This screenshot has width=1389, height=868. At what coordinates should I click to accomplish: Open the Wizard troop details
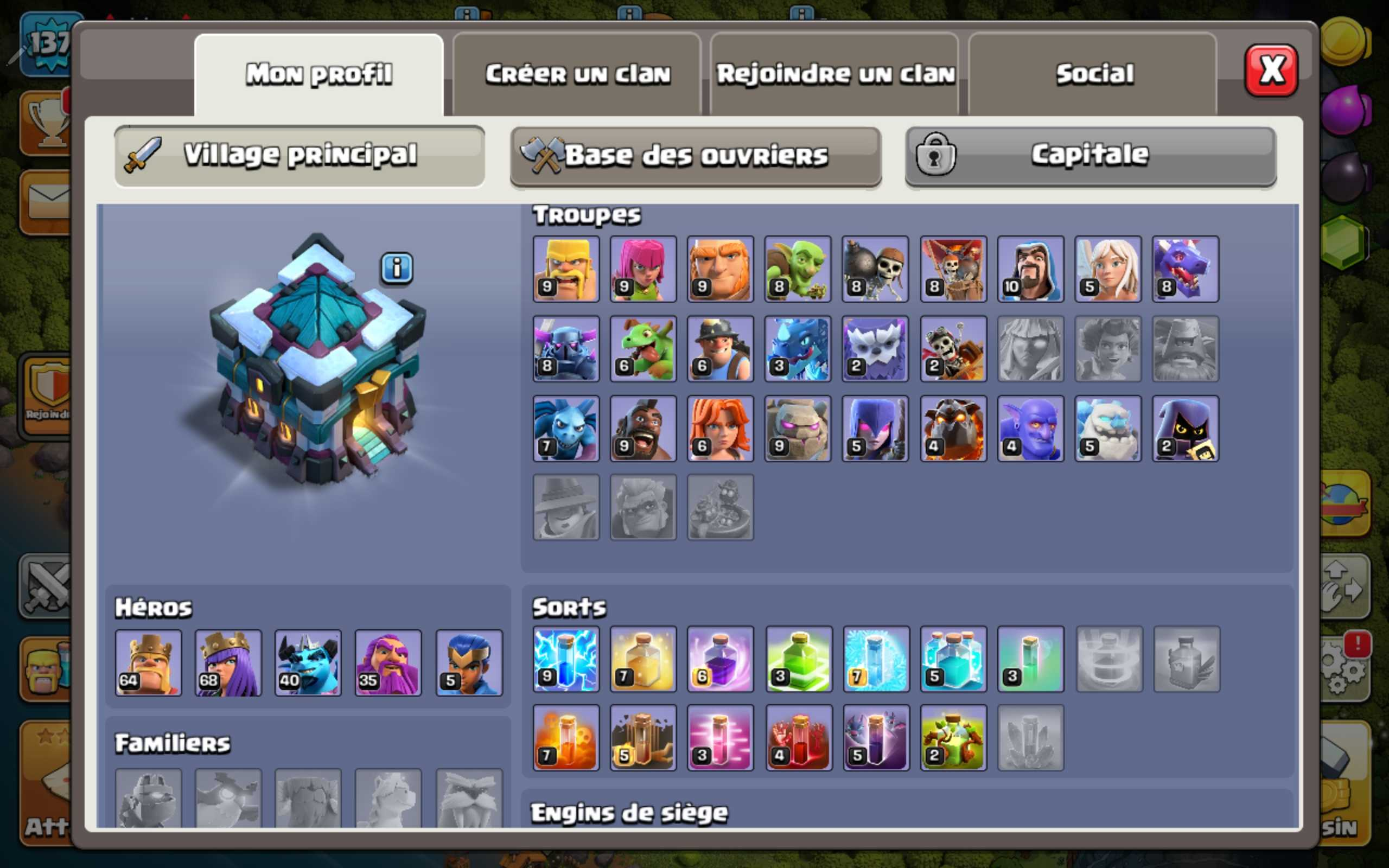[1030, 269]
